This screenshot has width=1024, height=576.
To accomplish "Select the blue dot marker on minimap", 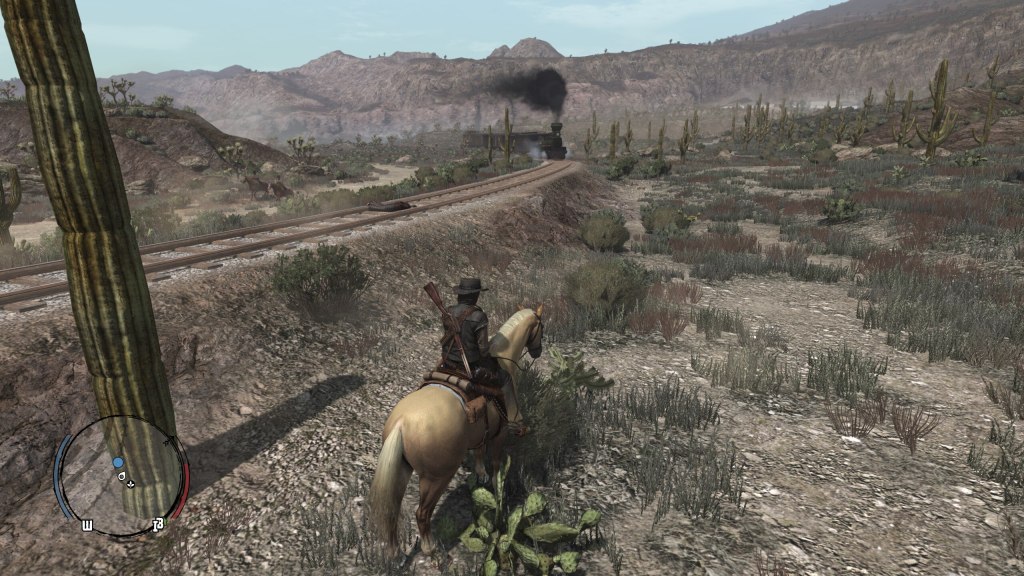I will pos(118,463).
